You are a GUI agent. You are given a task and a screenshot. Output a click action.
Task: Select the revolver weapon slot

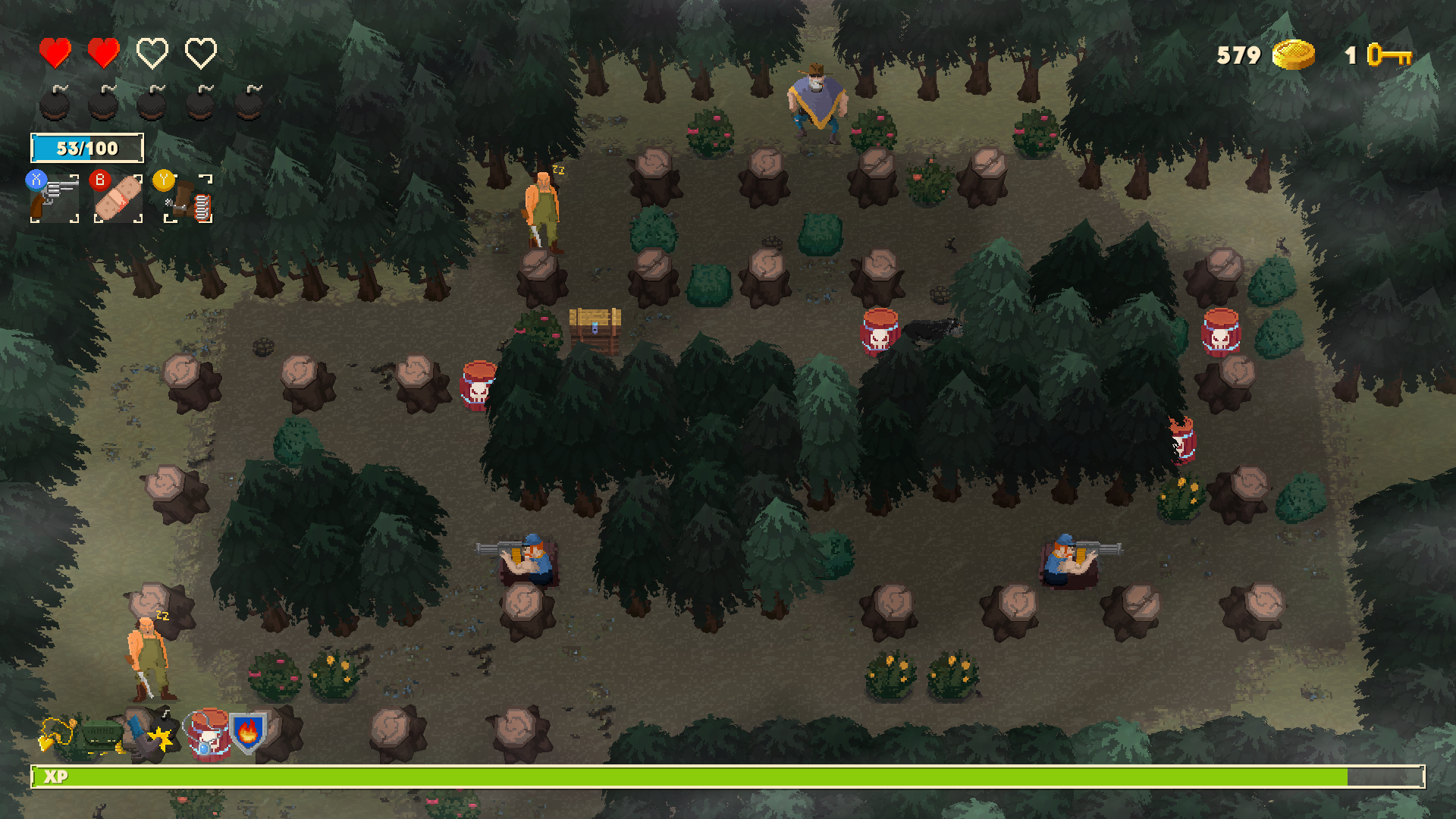click(x=55, y=199)
